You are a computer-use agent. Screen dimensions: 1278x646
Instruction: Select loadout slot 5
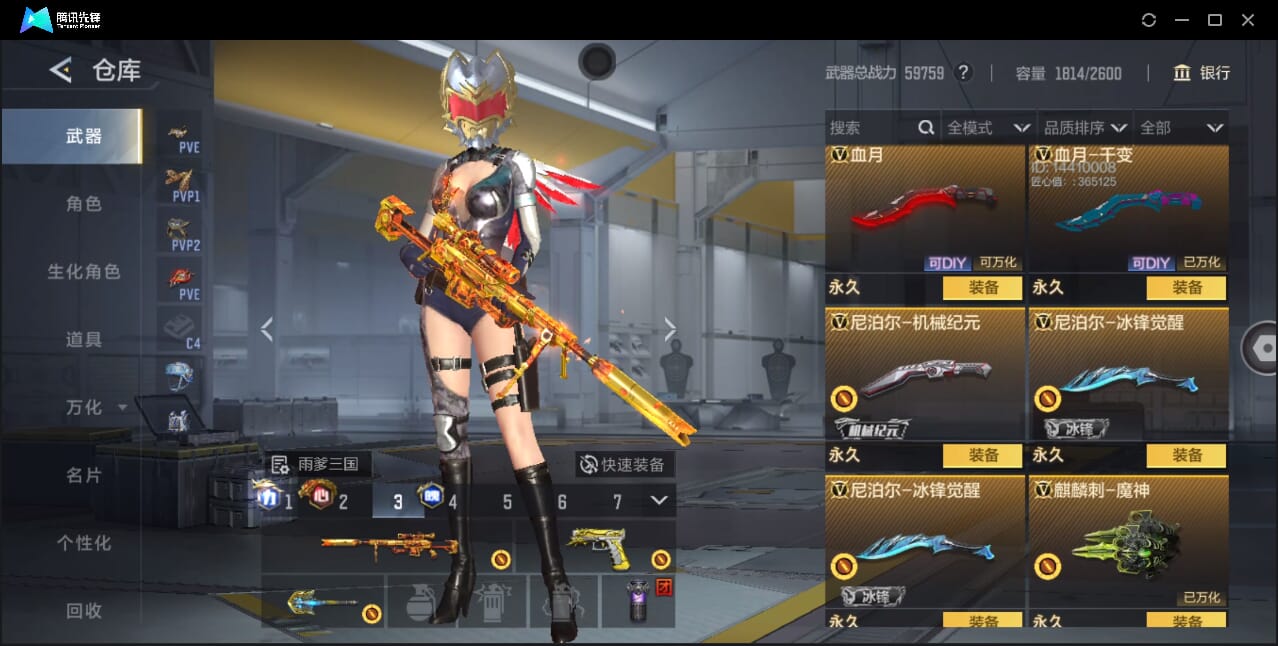click(x=507, y=502)
